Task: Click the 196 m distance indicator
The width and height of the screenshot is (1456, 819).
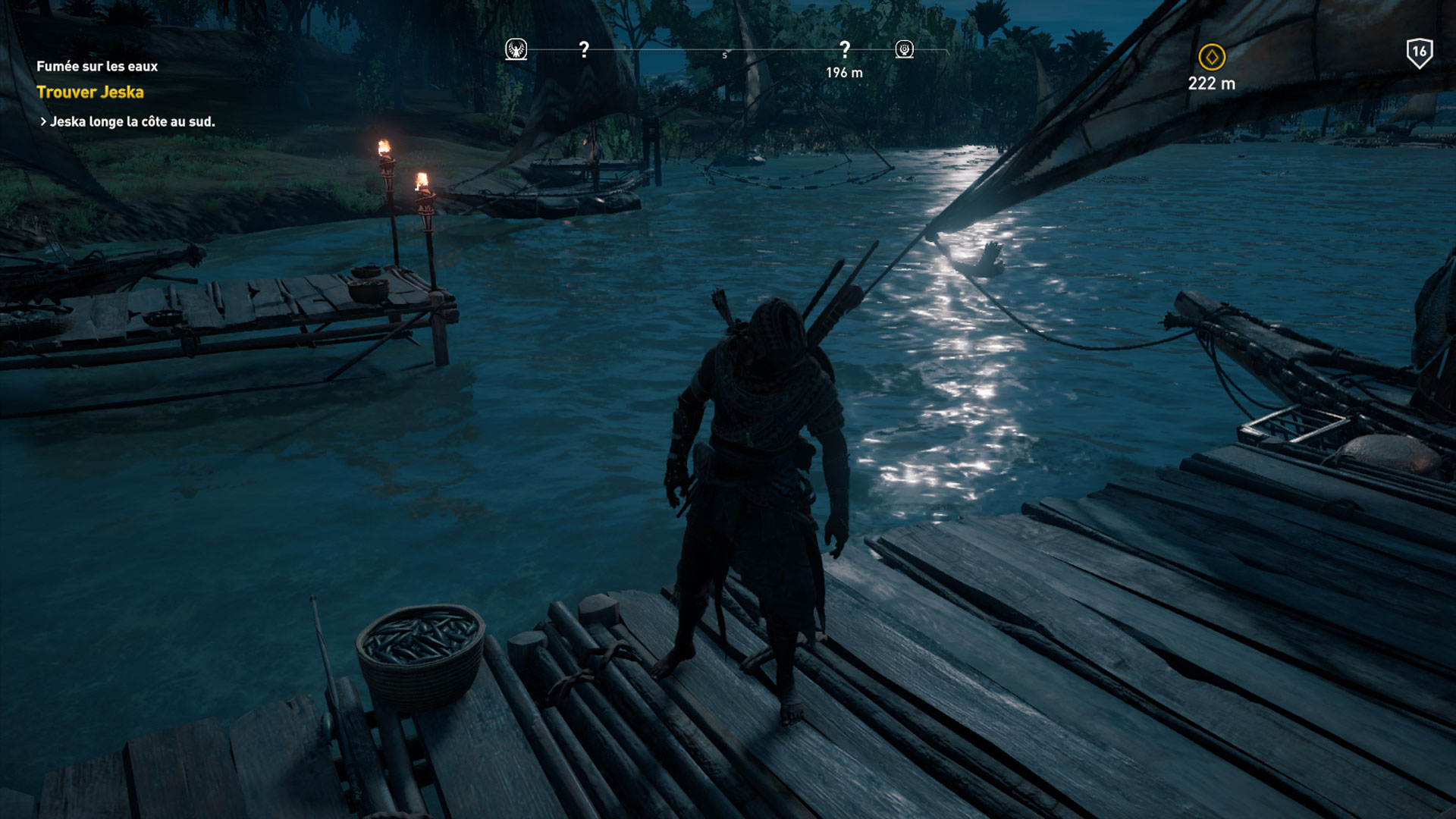Action: [844, 73]
